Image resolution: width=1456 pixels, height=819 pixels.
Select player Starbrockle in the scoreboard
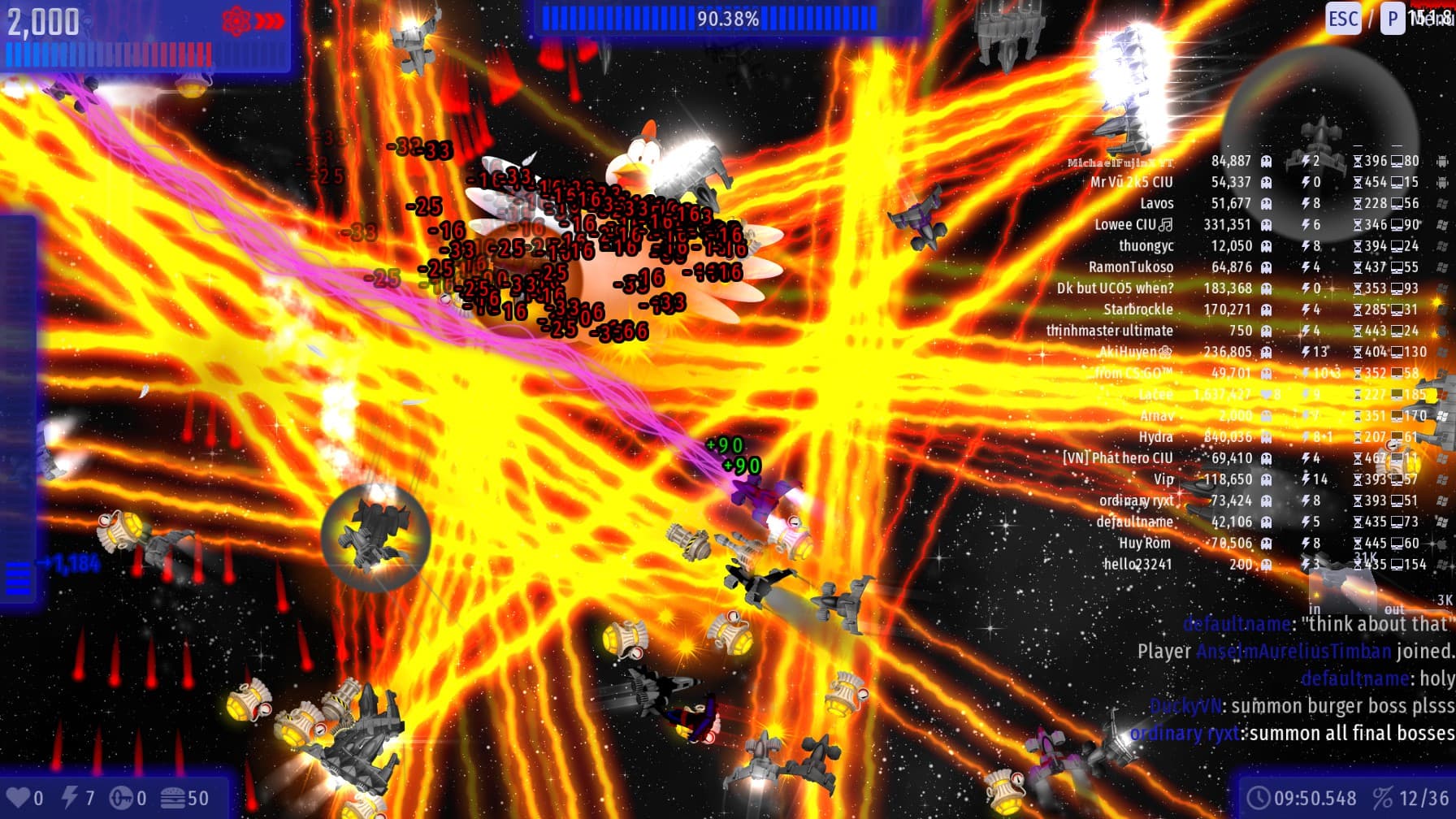click(1137, 310)
